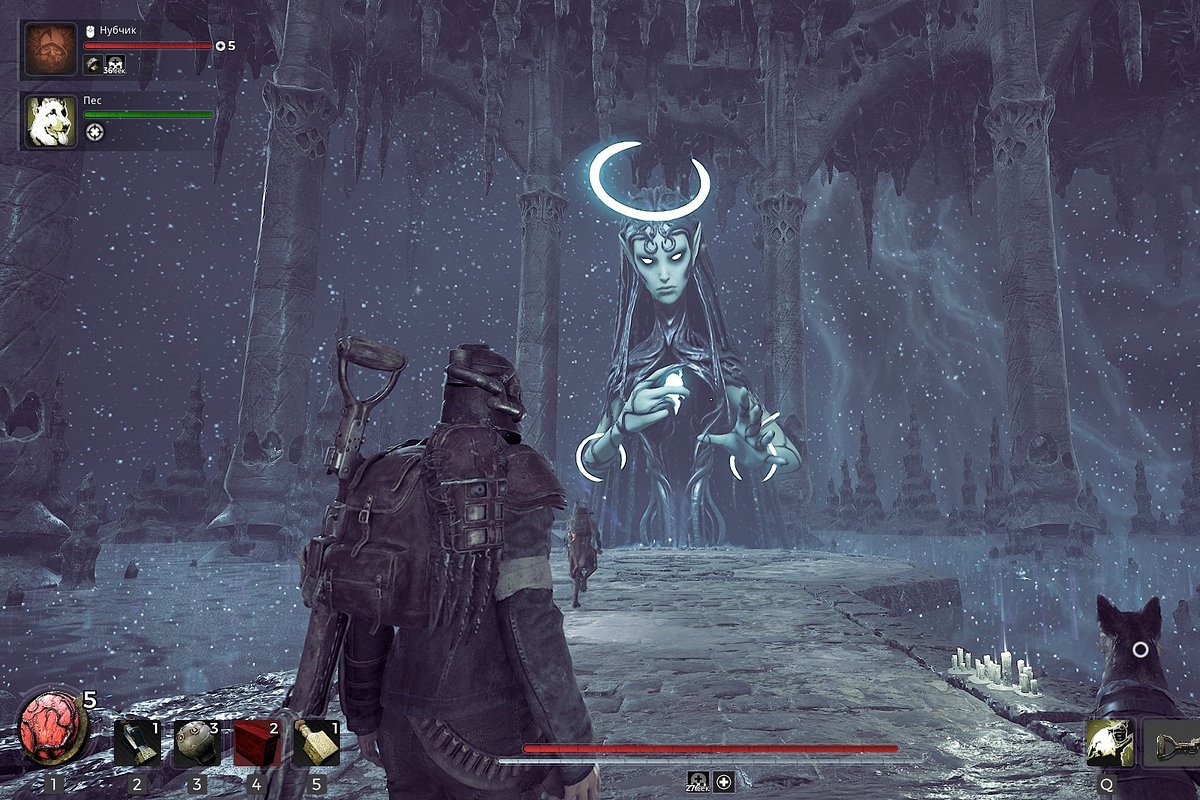
Task: Click the white plus buff icon below health bar
Action: click(x=725, y=781)
